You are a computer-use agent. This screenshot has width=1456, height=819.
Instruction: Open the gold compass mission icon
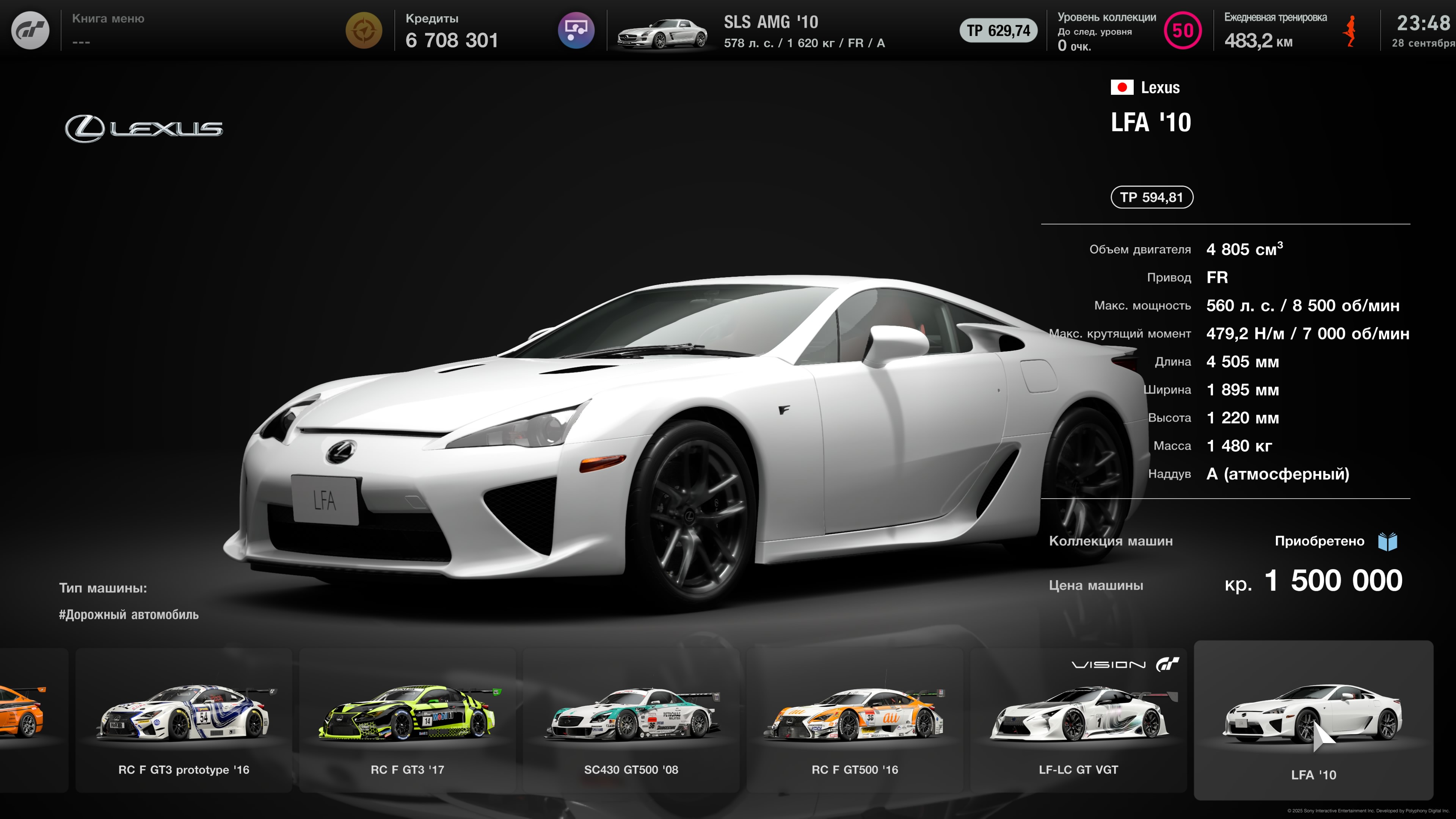point(364,30)
